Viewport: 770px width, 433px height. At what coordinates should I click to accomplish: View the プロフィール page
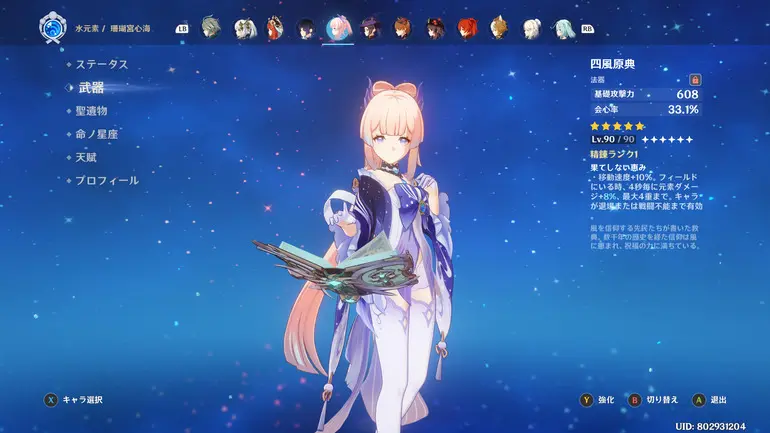[106, 181]
